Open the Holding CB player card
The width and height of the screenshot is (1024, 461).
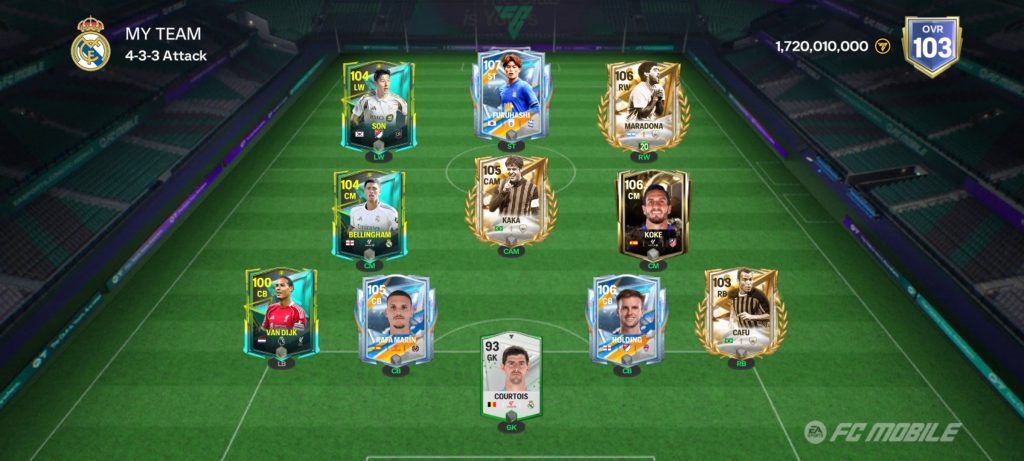[626, 320]
